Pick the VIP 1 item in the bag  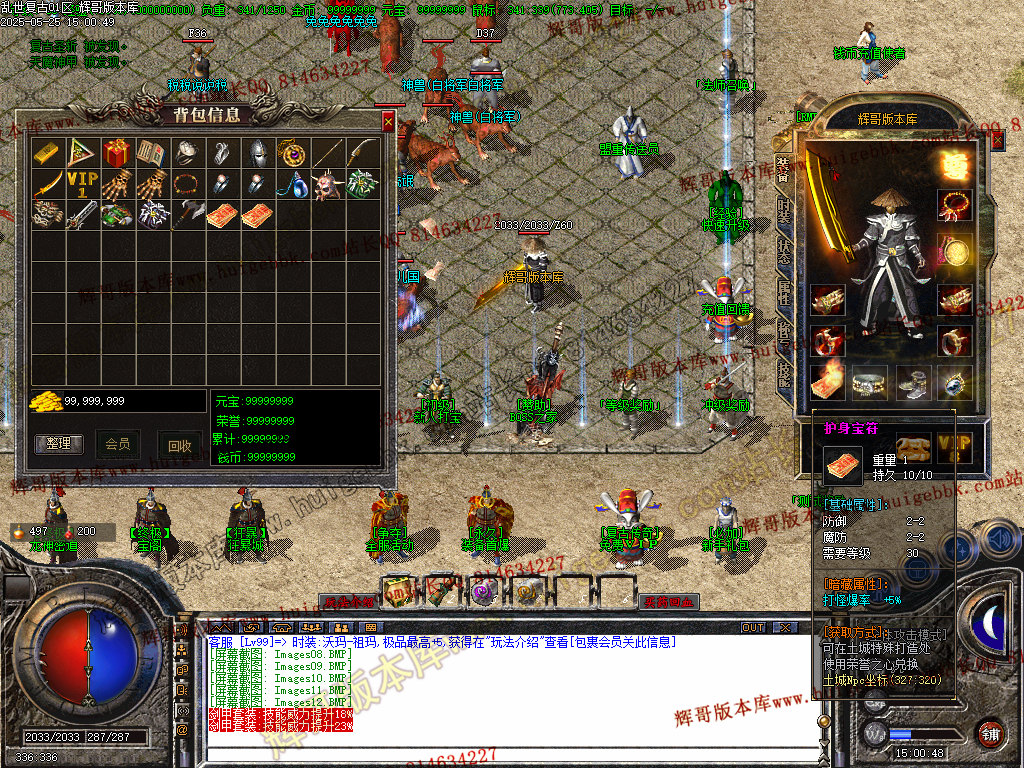click(x=82, y=185)
